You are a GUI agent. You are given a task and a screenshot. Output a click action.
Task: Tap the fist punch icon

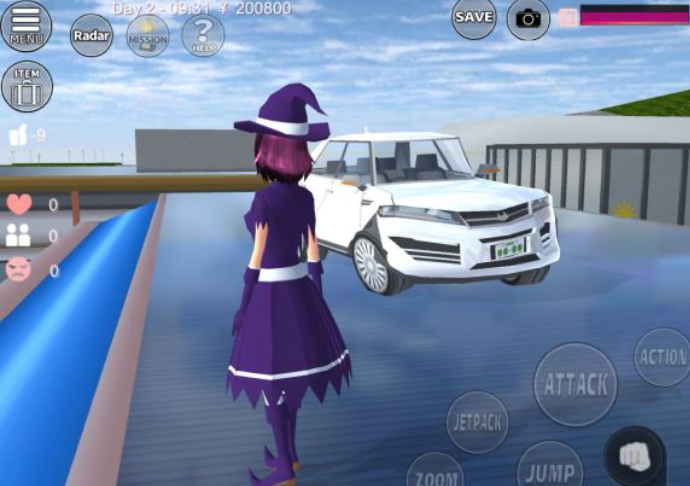tap(635, 456)
